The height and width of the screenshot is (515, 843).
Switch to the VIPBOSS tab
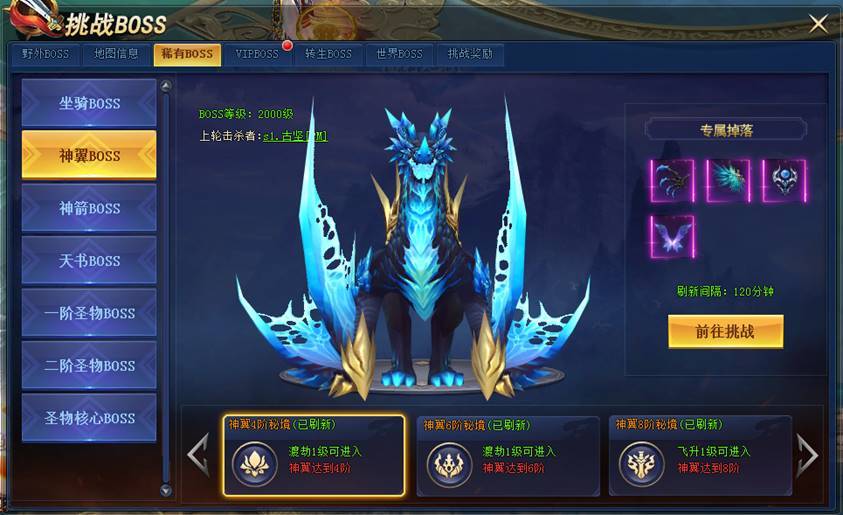point(257,54)
